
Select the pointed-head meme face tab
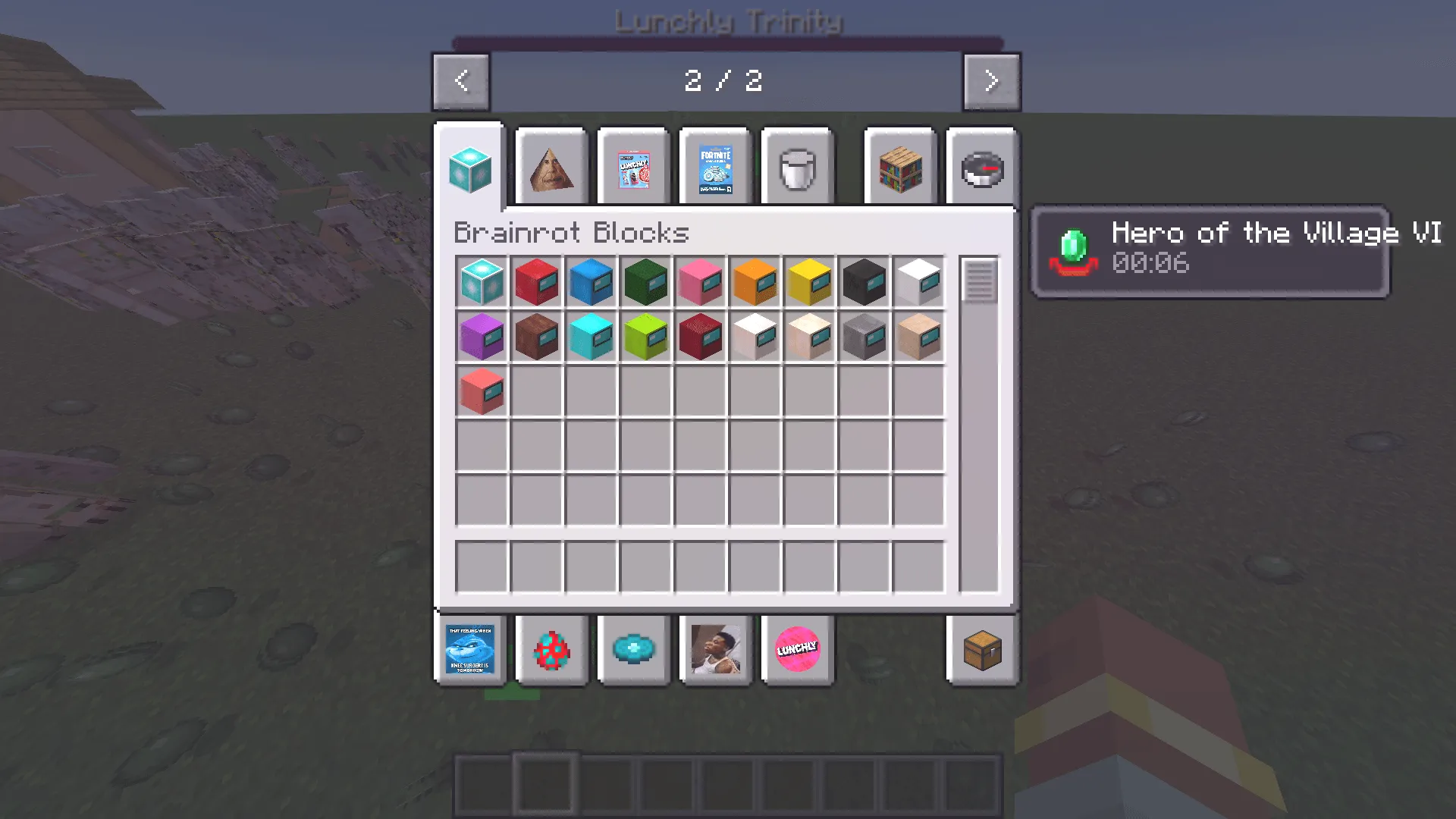click(x=551, y=167)
